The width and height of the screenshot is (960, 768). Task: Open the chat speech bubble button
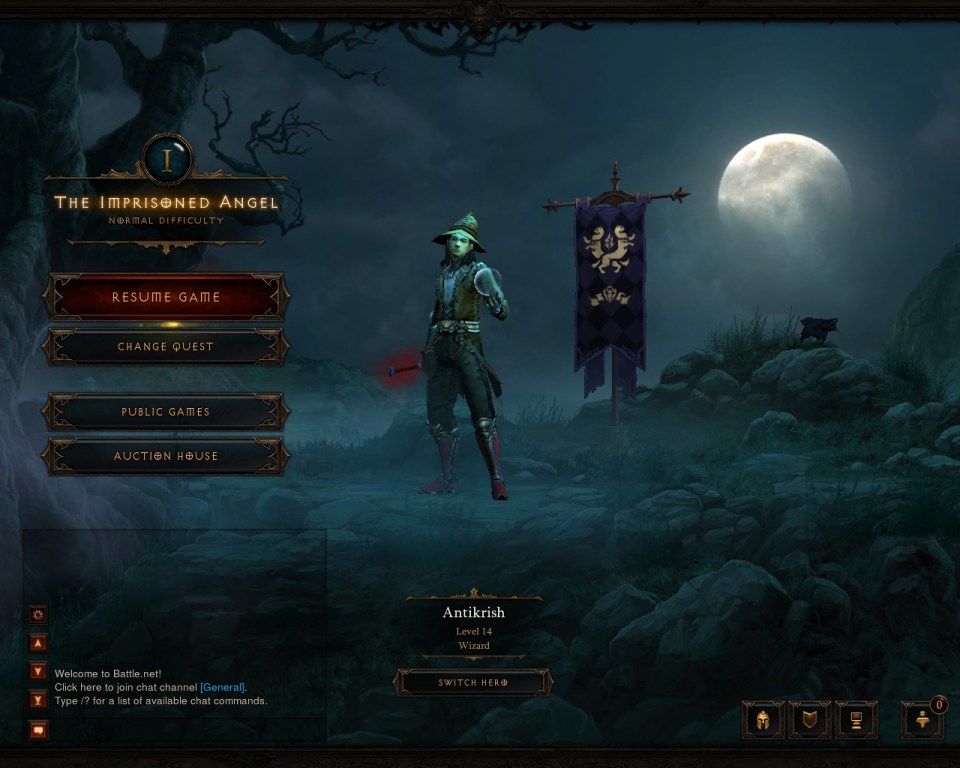coord(39,729)
